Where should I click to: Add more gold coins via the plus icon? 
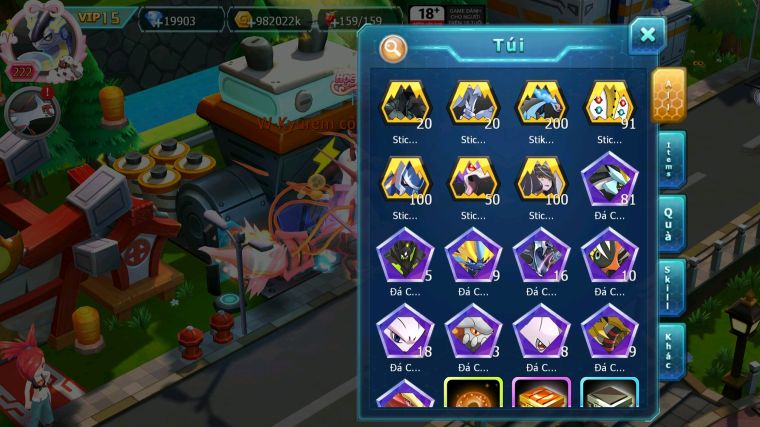[252, 20]
